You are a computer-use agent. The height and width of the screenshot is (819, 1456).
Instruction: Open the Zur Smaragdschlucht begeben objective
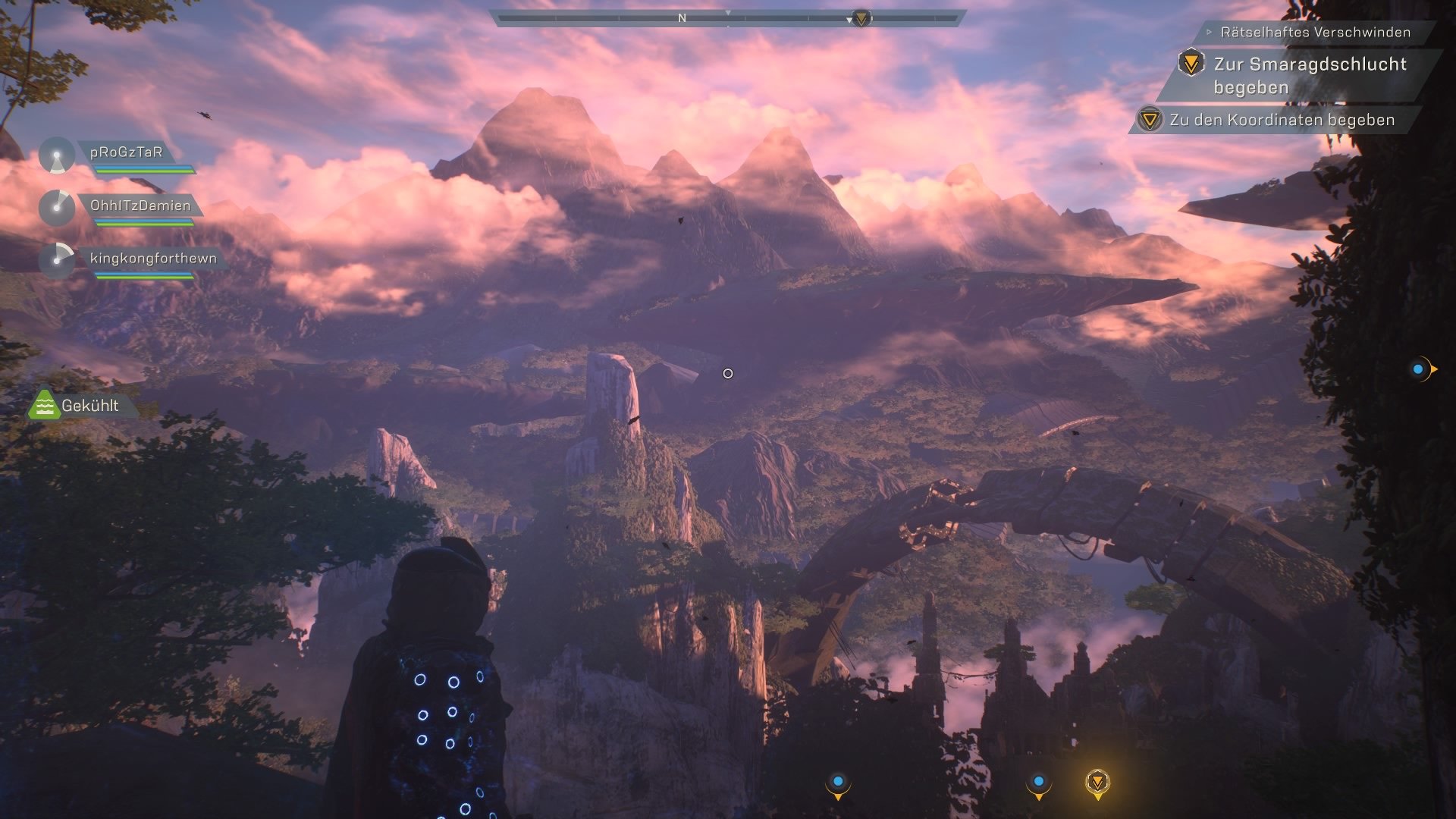1310,75
